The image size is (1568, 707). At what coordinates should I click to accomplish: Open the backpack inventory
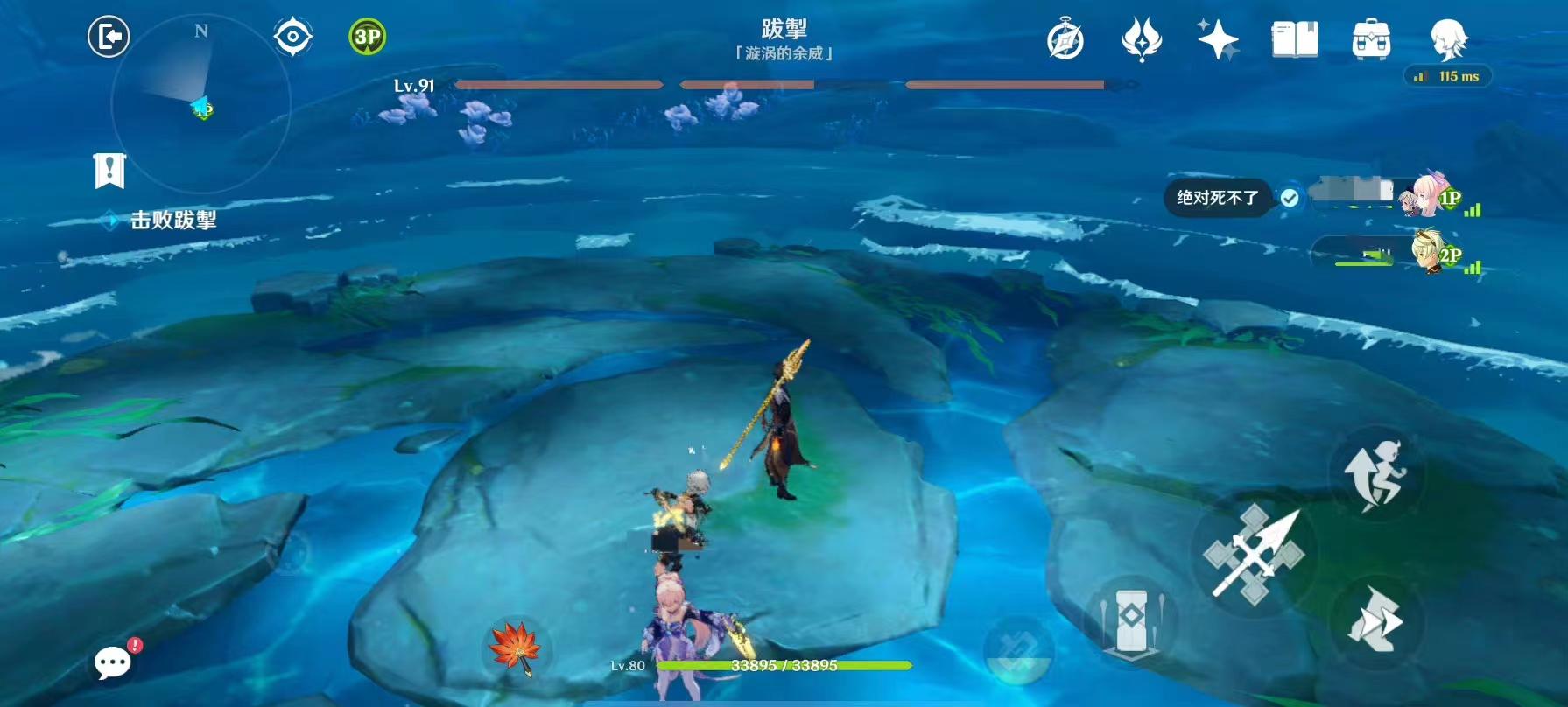point(1370,40)
